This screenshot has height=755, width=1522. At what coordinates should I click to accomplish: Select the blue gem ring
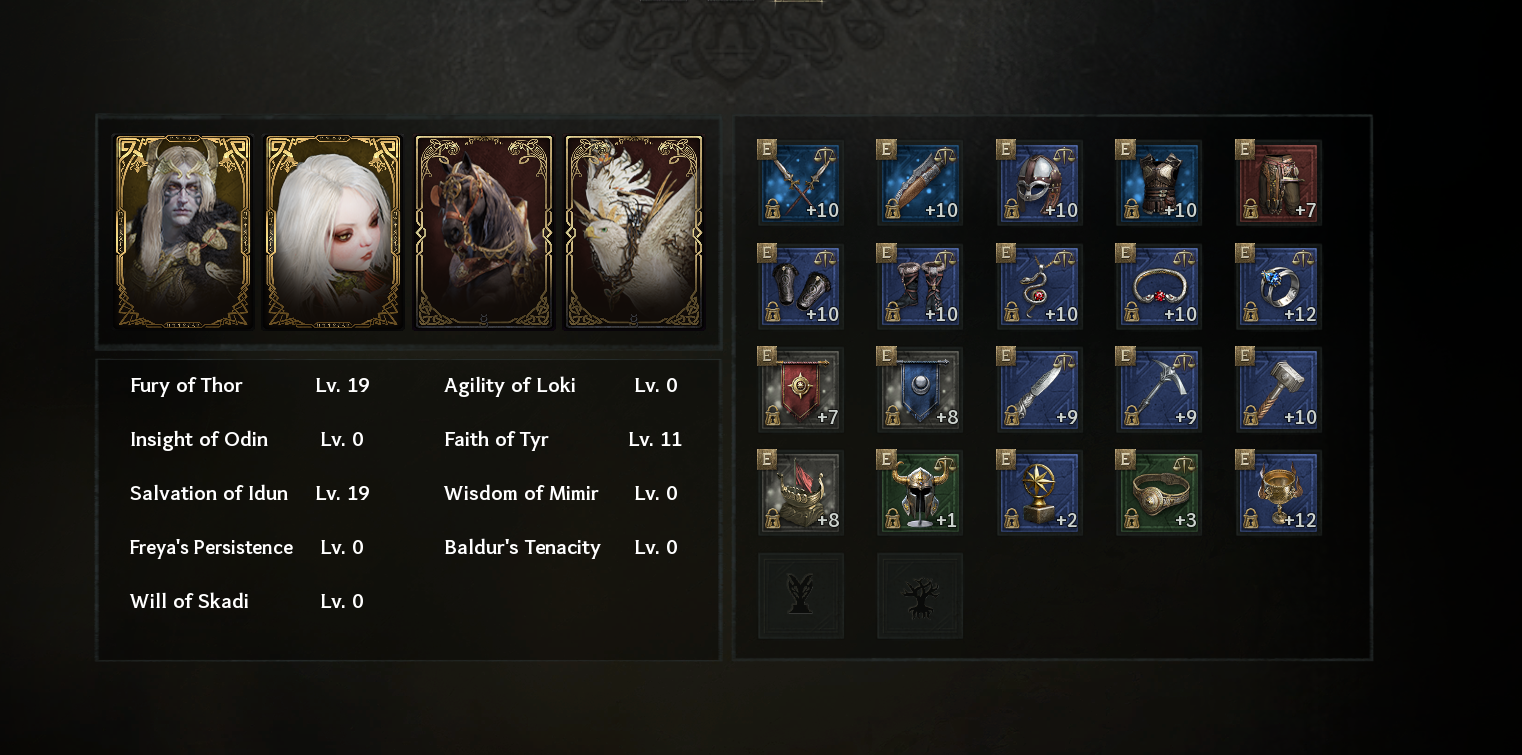coord(1278,287)
